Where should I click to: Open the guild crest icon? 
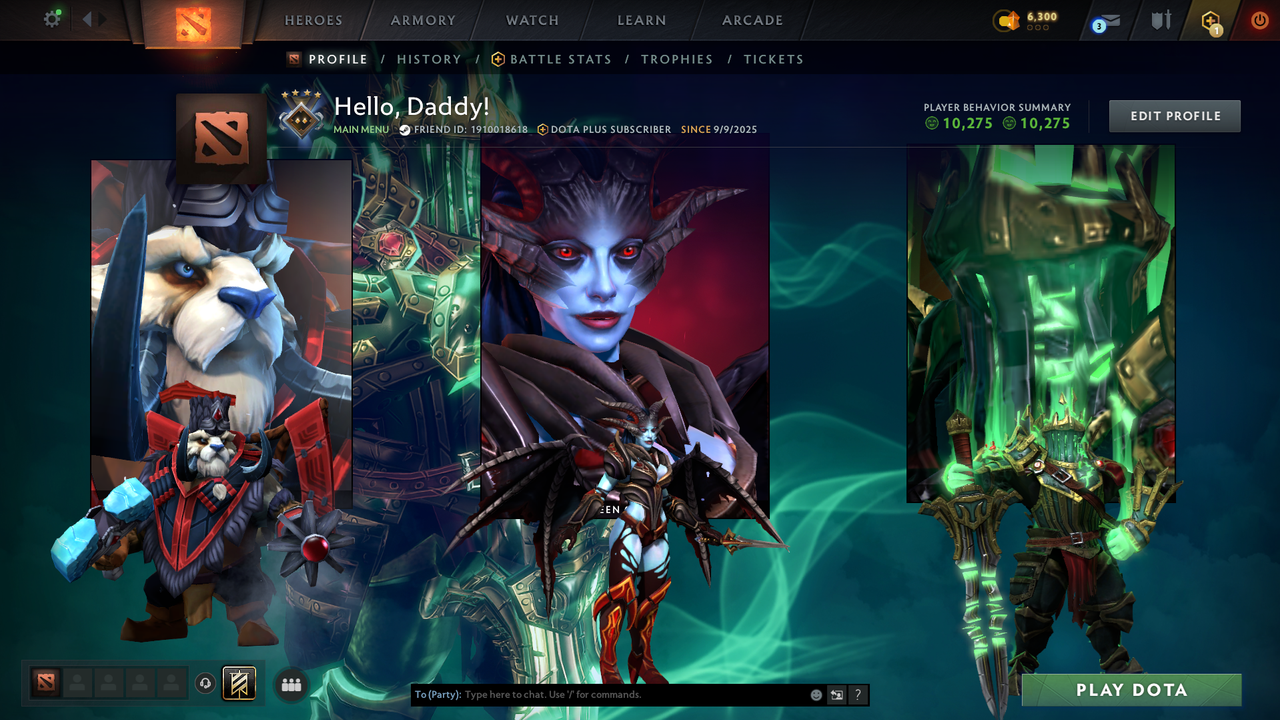click(x=240, y=684)
